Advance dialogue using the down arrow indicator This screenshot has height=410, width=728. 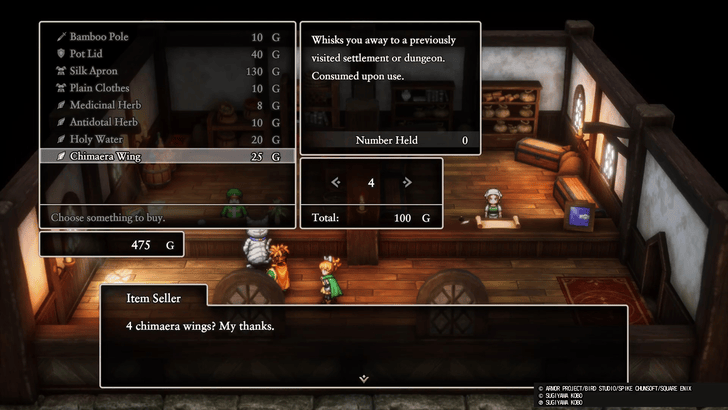click(364, 378)
